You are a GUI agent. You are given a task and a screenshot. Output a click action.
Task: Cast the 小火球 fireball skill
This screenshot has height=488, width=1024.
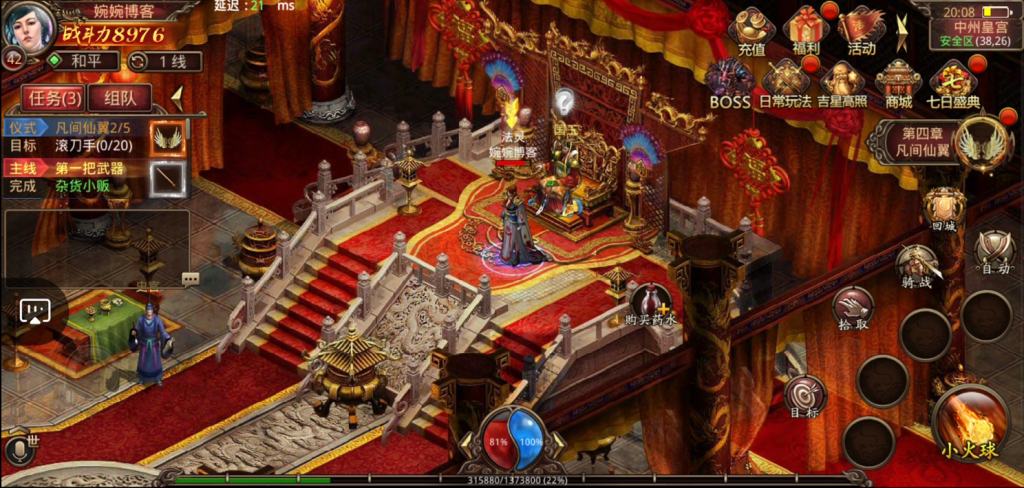[968, 426]
